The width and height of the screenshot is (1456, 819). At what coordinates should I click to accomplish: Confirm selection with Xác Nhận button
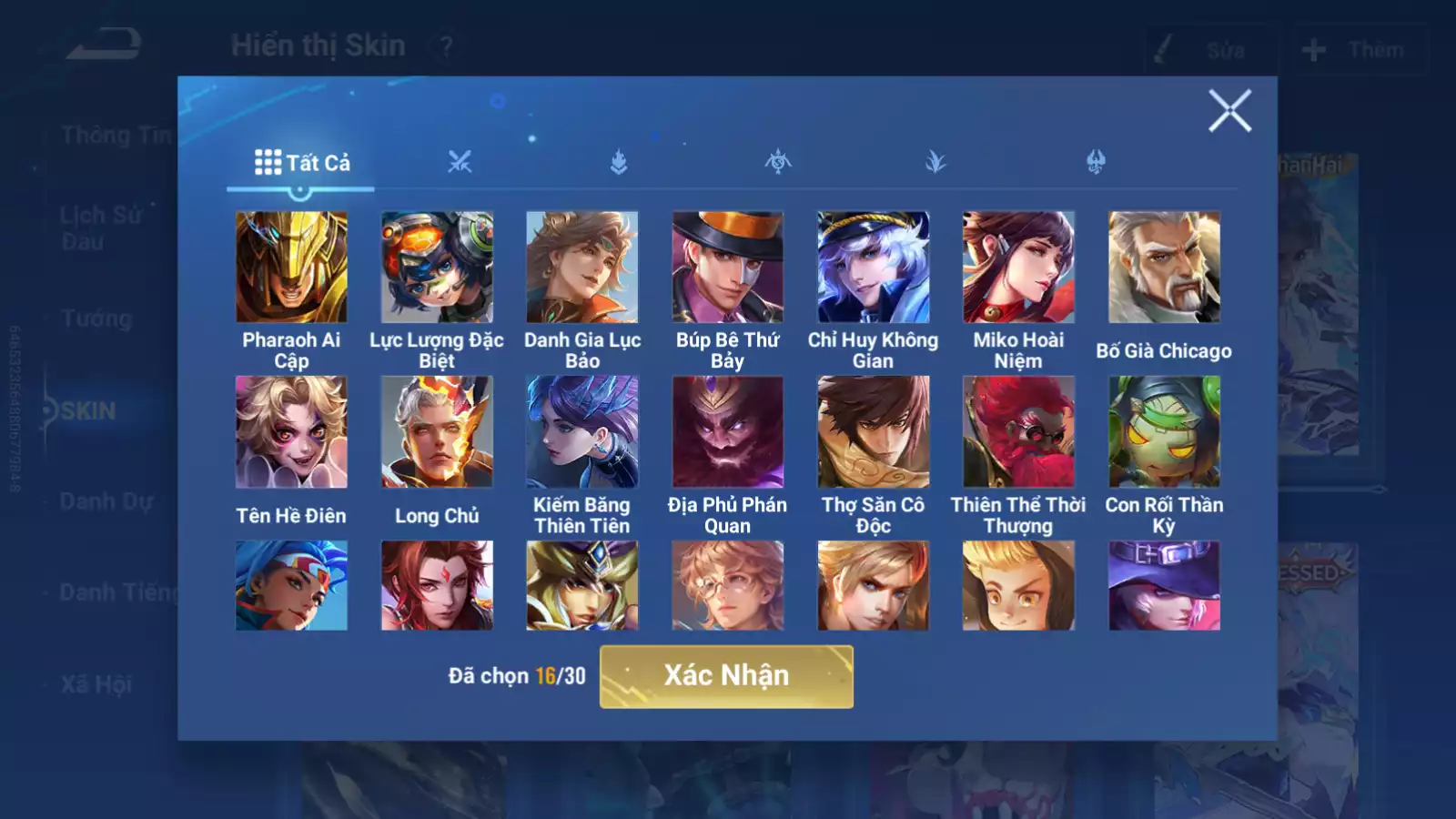726,676
